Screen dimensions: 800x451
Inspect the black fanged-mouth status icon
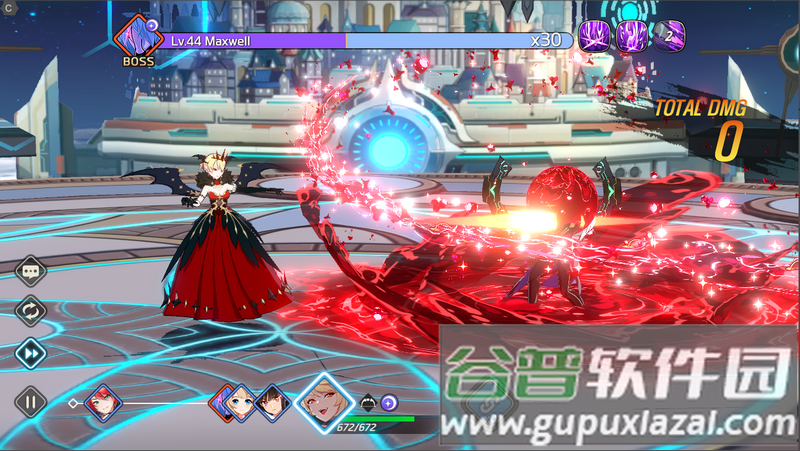click(x=367, y=402)
